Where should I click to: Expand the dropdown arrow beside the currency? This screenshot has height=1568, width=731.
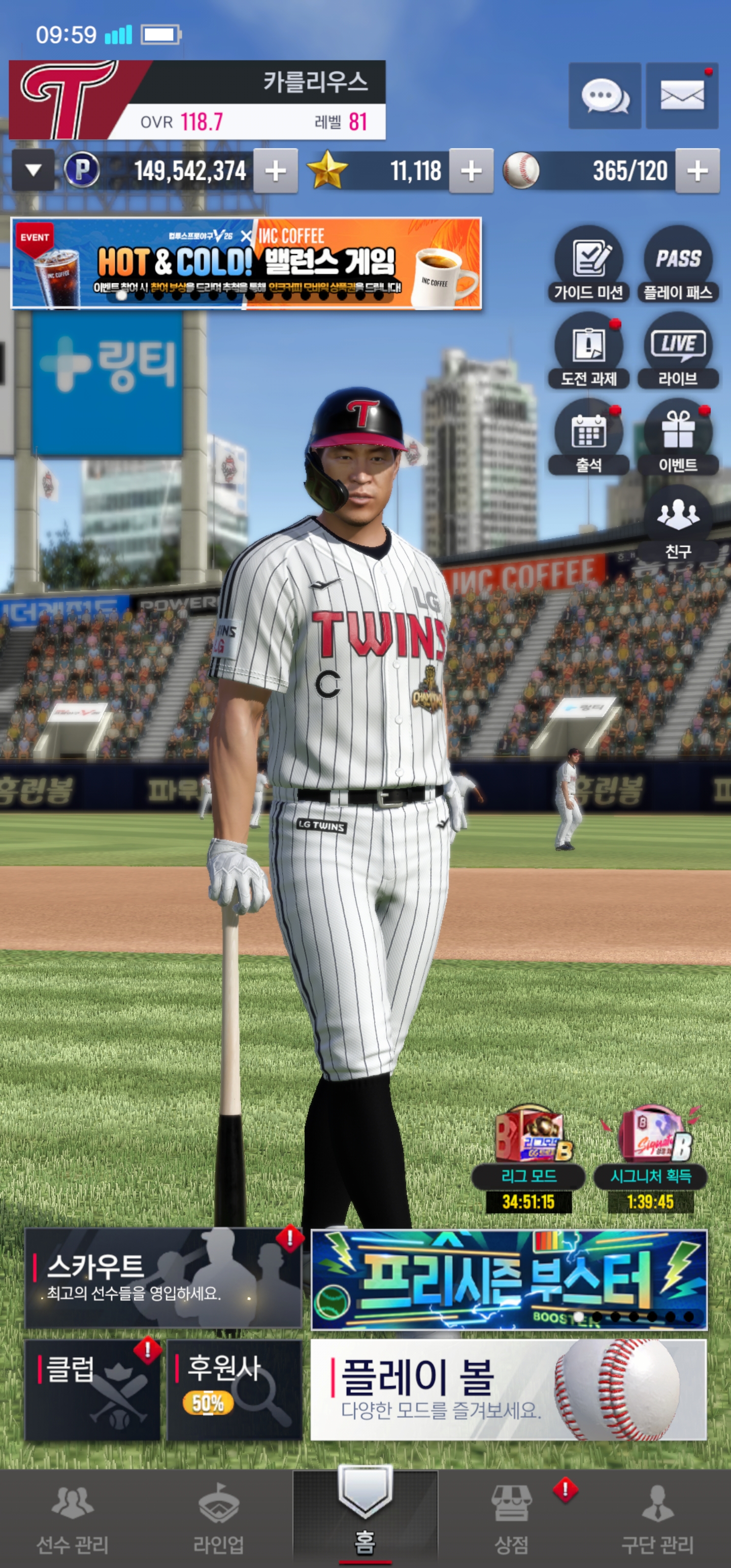click(x=34, y=171)
